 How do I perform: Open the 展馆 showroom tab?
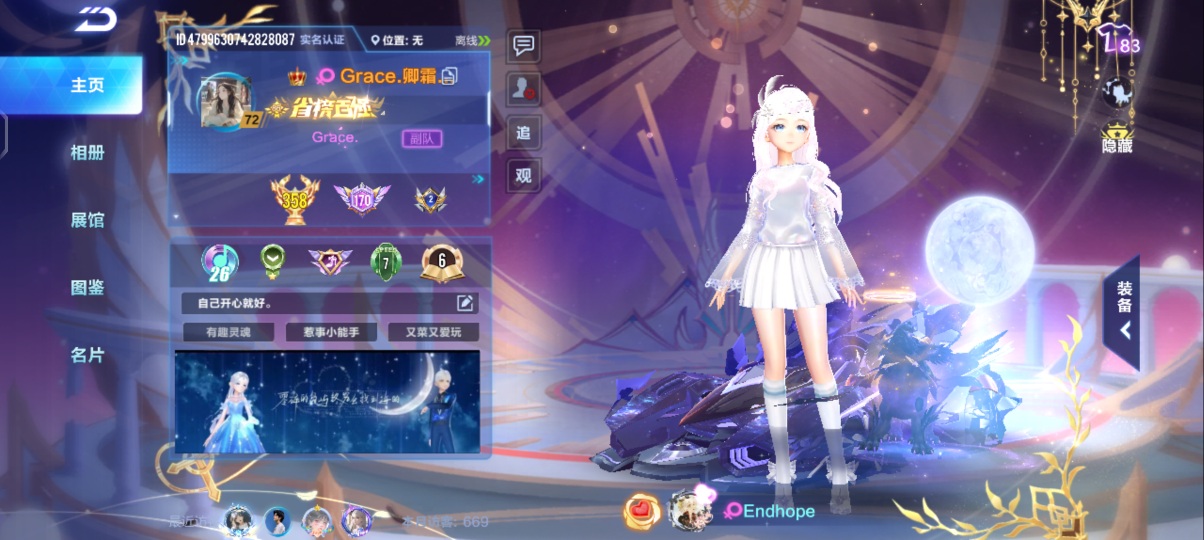(87, 220)
